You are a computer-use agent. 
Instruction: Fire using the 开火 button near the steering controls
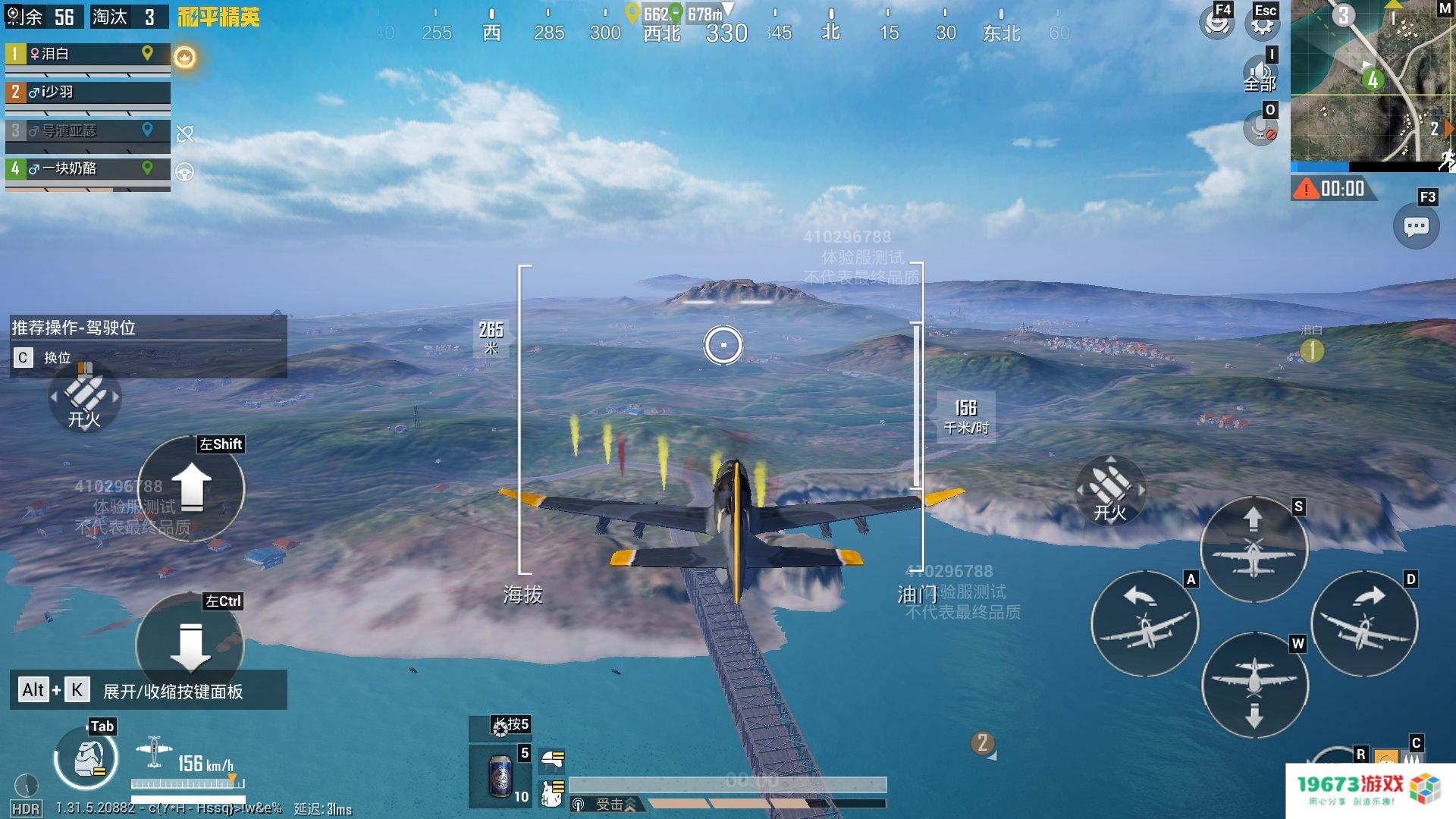pos(1109,491)
